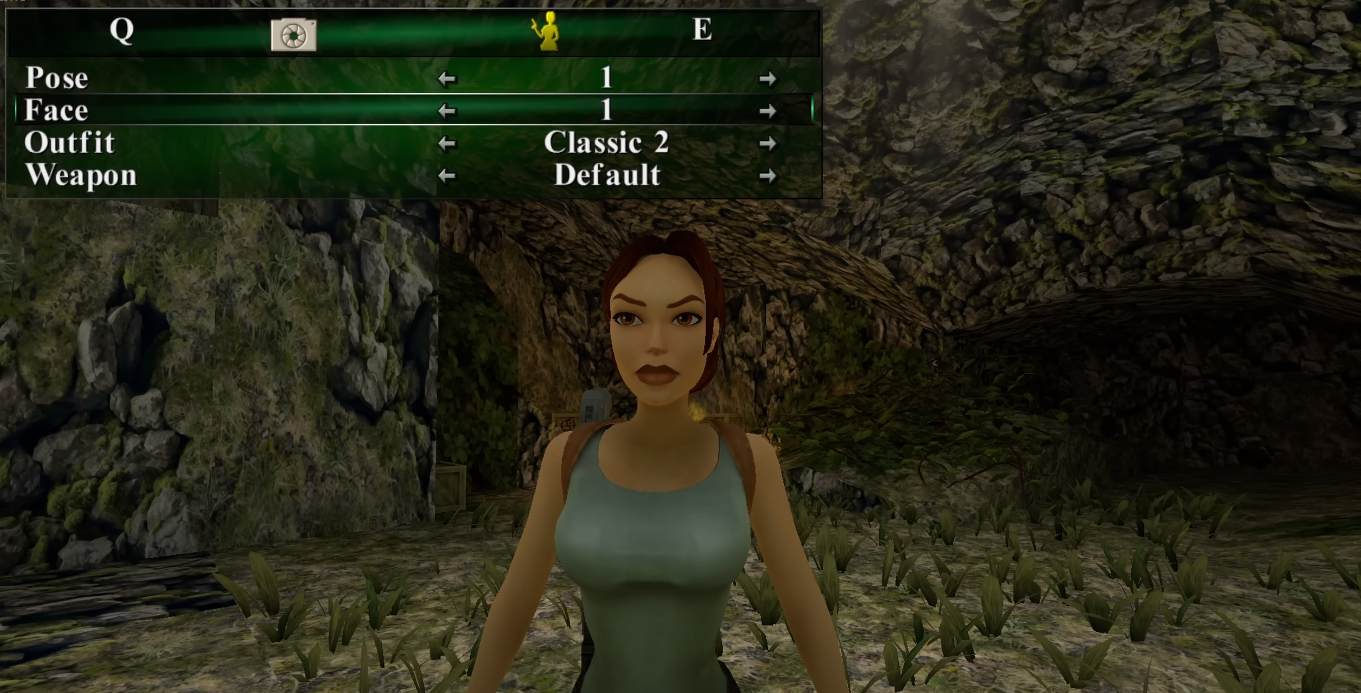Switch to the camera settings tab
Viewport: 1361px width, 693px height.
point(293,34)
